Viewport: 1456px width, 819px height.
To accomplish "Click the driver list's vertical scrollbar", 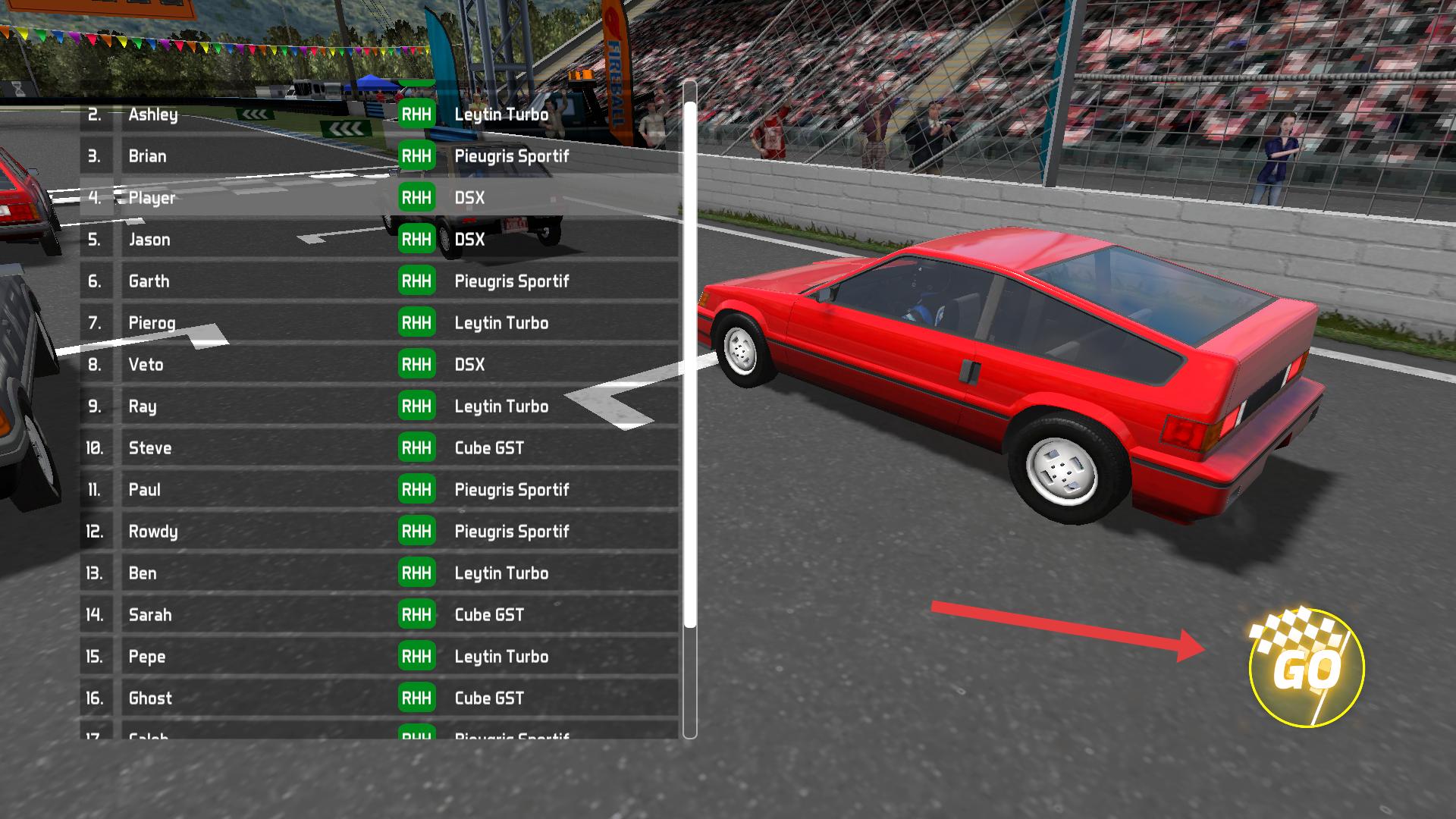I will 689,364.
